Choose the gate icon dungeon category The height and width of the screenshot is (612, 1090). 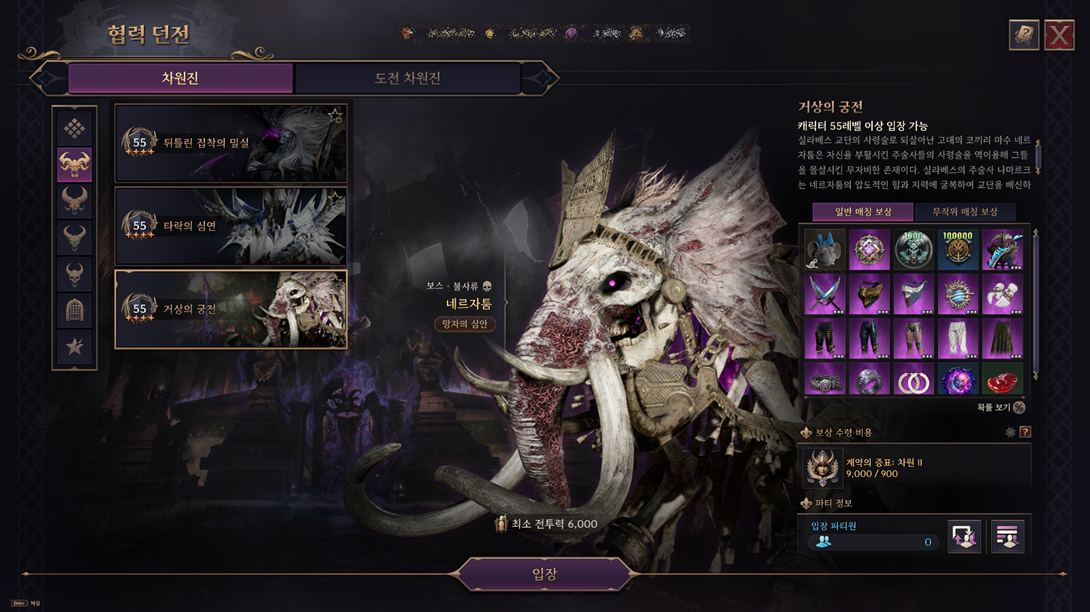pyautogui.click(x=75, y=311)
